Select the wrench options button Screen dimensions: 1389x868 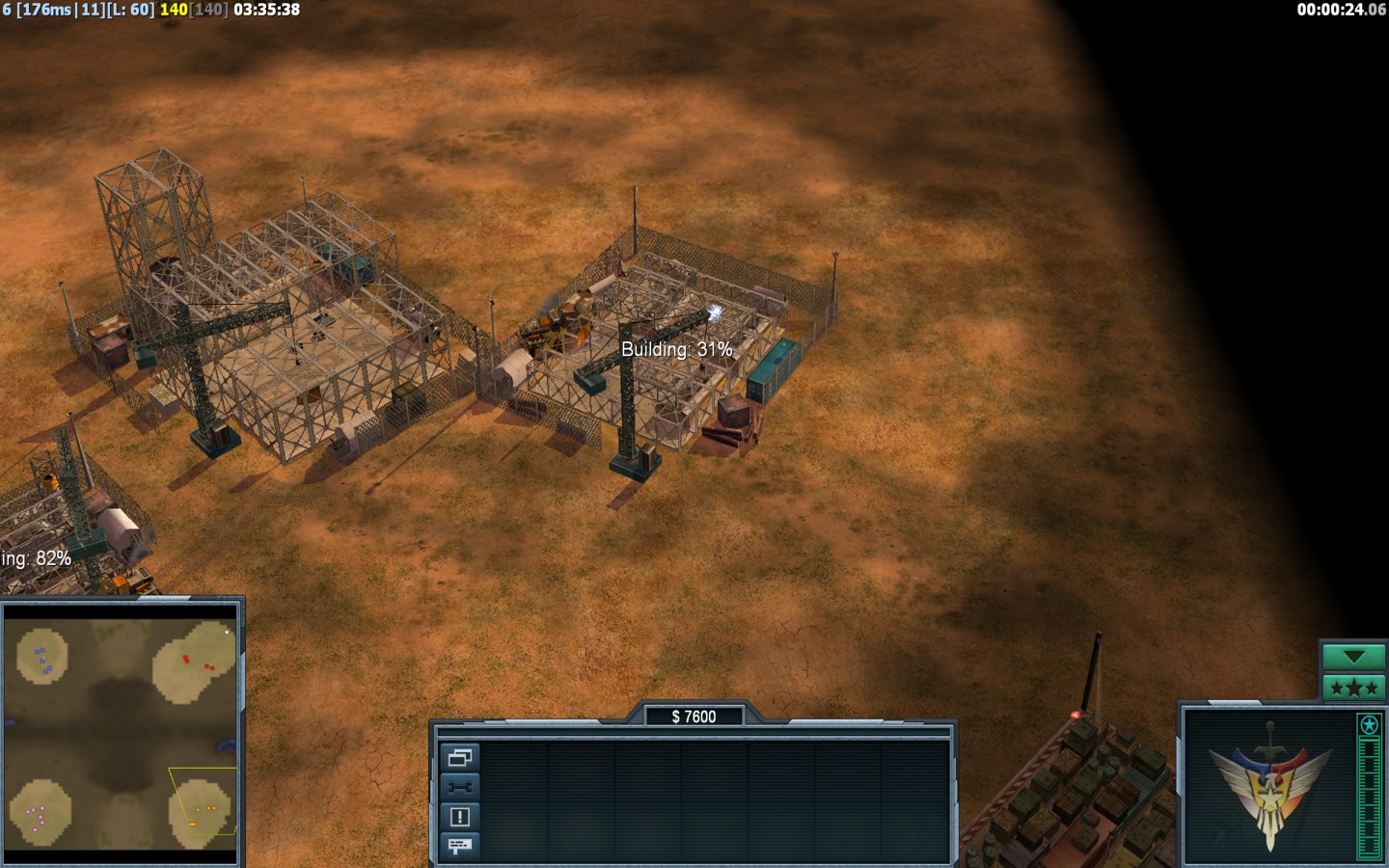pos(459,787)
